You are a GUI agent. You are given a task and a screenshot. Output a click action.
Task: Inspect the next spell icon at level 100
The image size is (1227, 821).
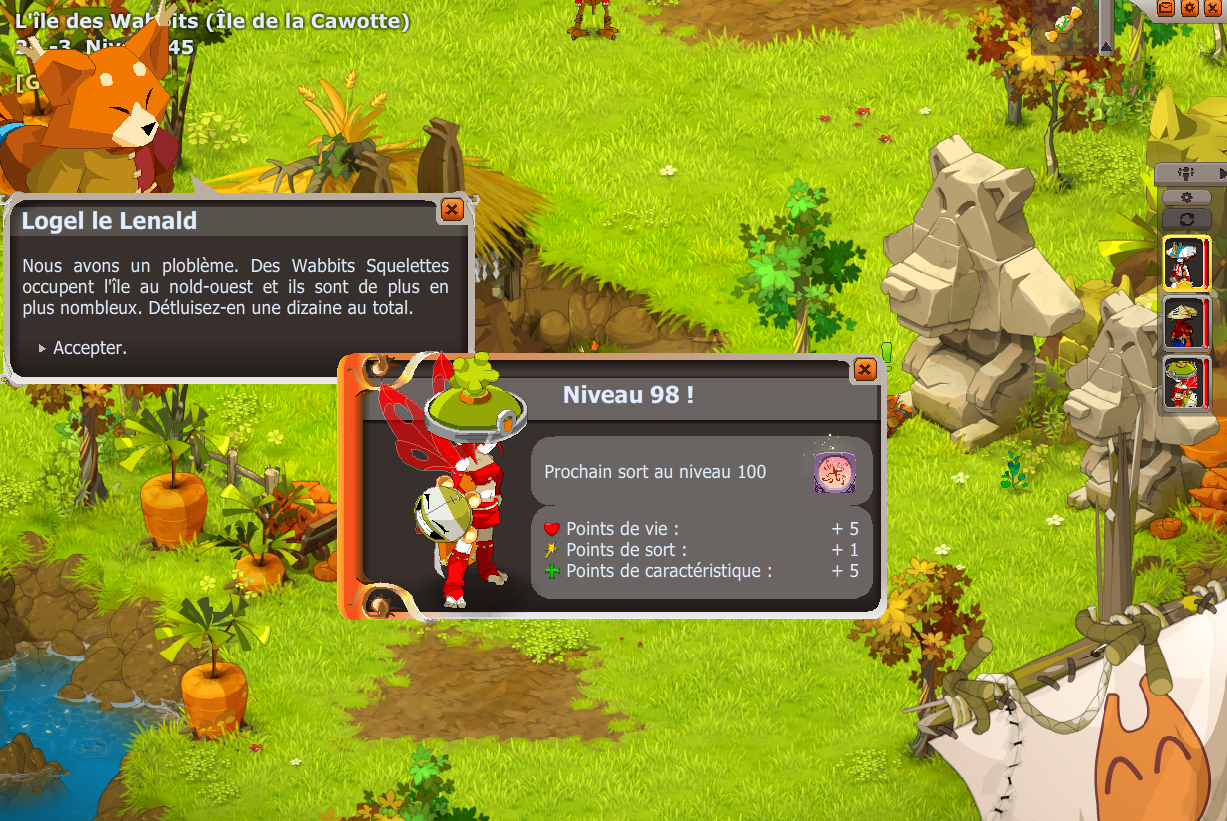(x=832, y=471)
